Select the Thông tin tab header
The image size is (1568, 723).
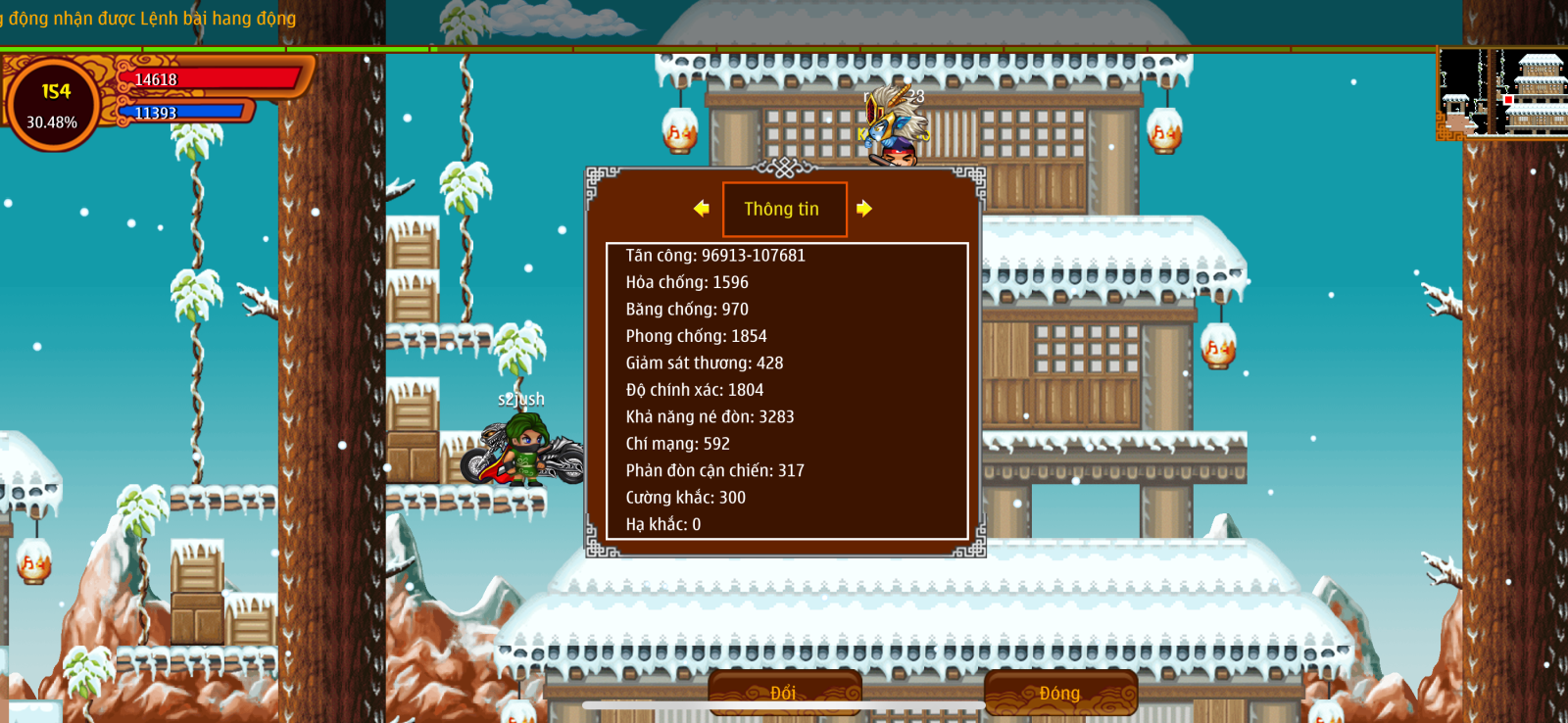tap(783, 210)
